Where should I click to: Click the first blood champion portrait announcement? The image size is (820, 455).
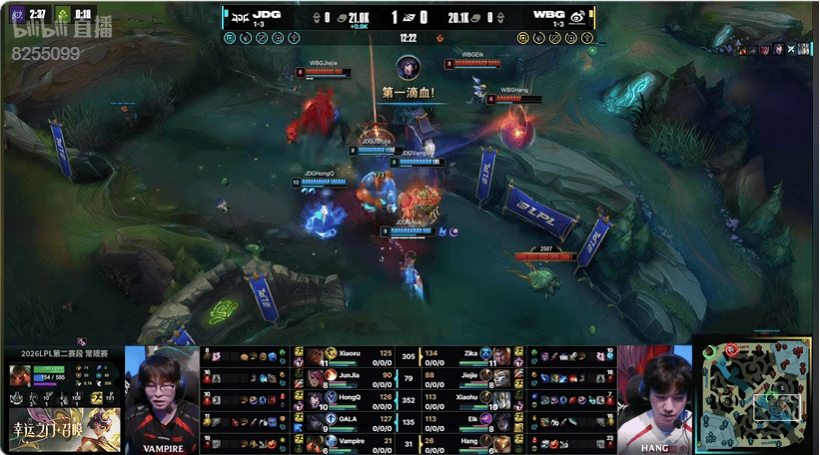pos(407,68)
